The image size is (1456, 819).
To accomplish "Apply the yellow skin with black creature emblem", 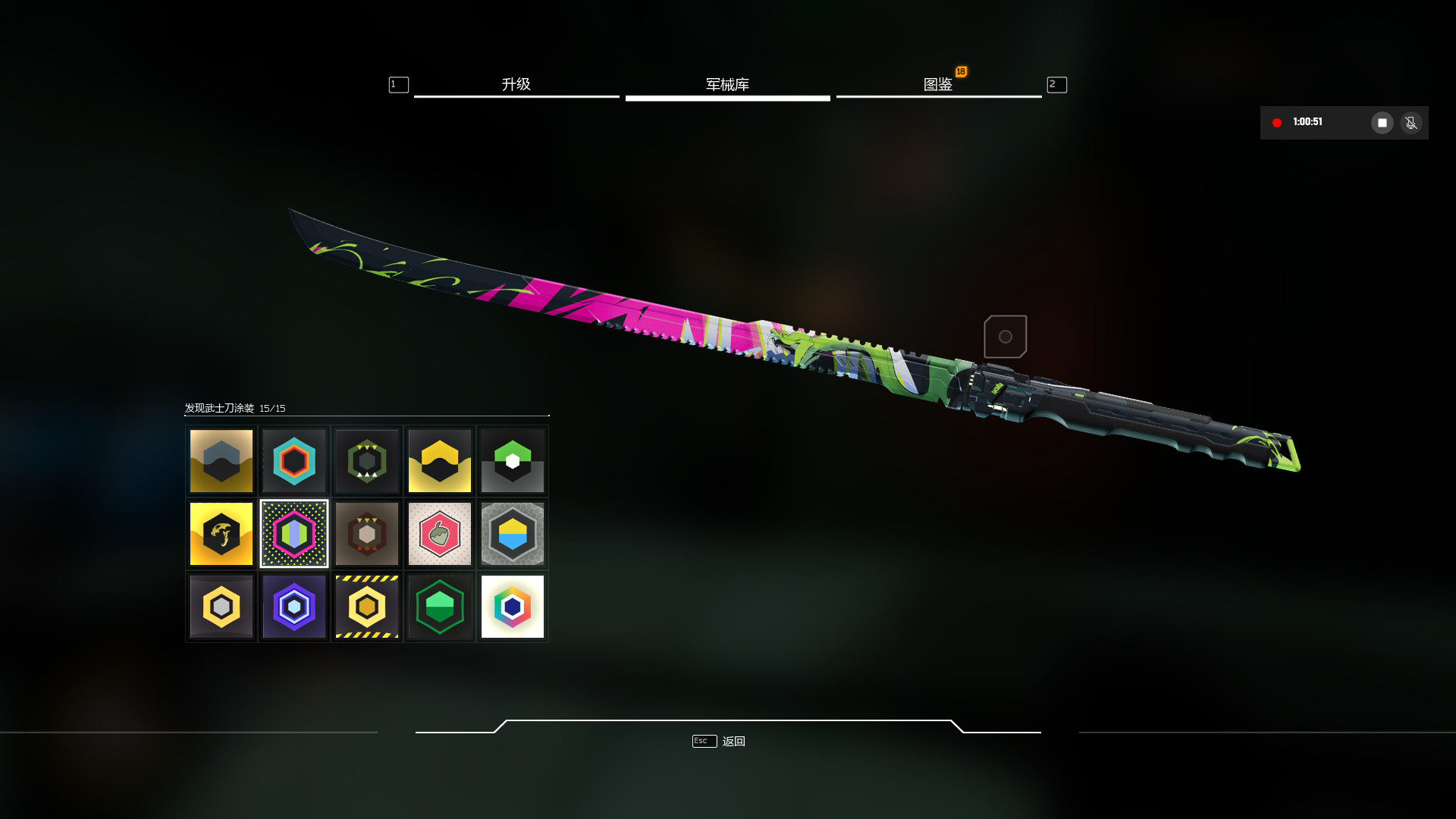I will 221,534.
